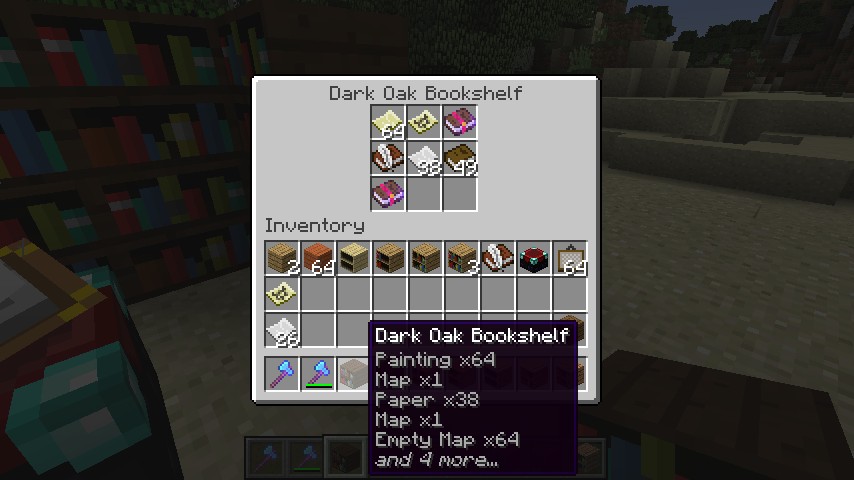
Task: Select the book and quill in the bookshelf
Action: 388,159
